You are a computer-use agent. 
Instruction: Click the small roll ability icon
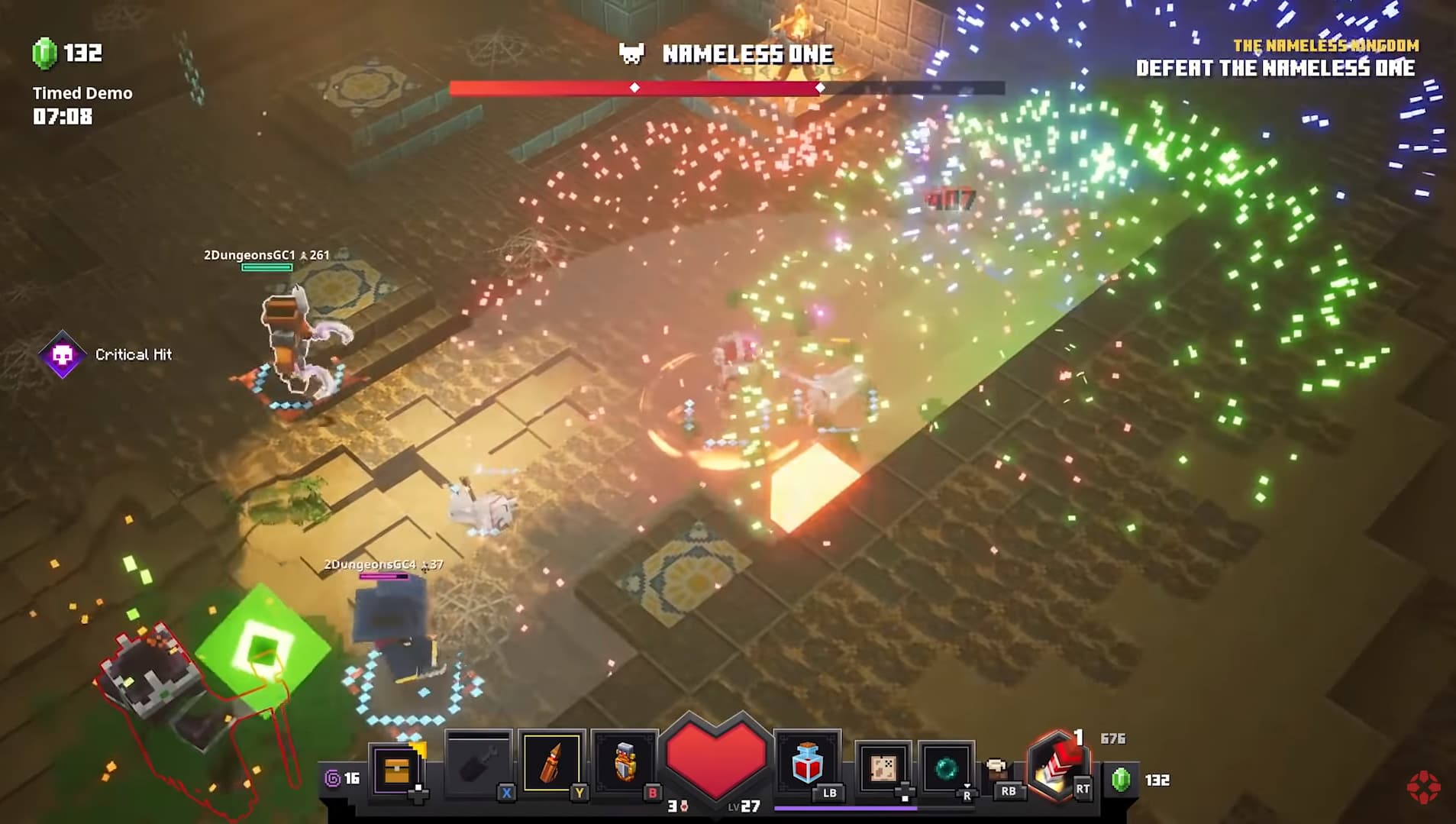(x=996, y=767)
